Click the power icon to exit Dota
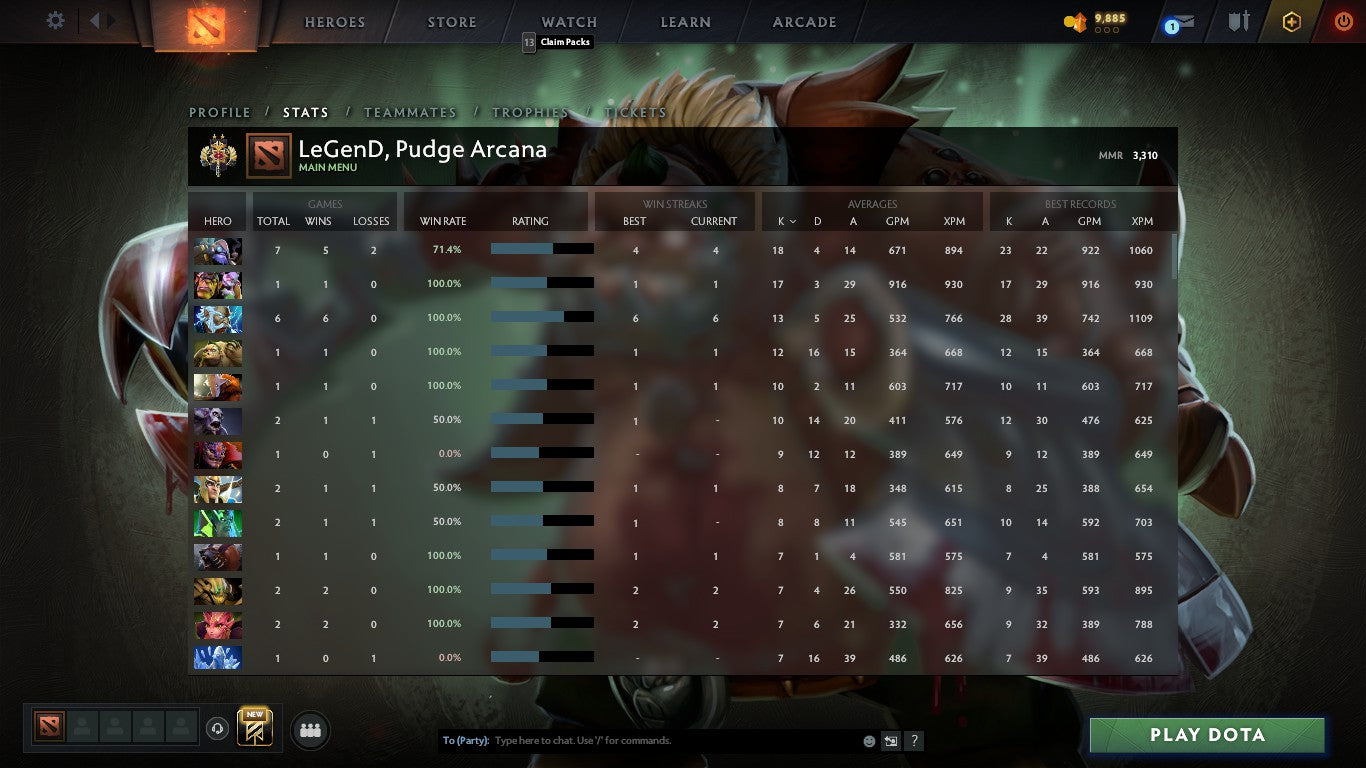The image size is (1366, 768). [x=1341, y=20]
